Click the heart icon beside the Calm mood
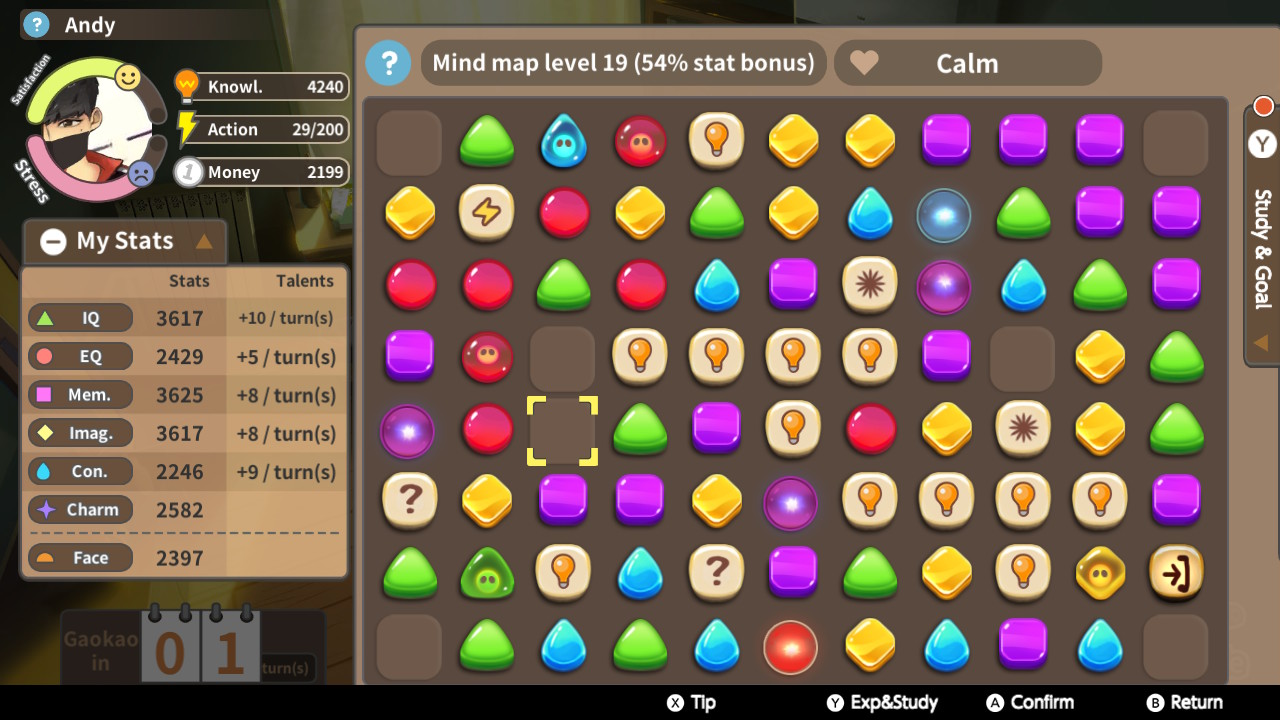Viewport: 1280px width, 720px height. point(864,62)
